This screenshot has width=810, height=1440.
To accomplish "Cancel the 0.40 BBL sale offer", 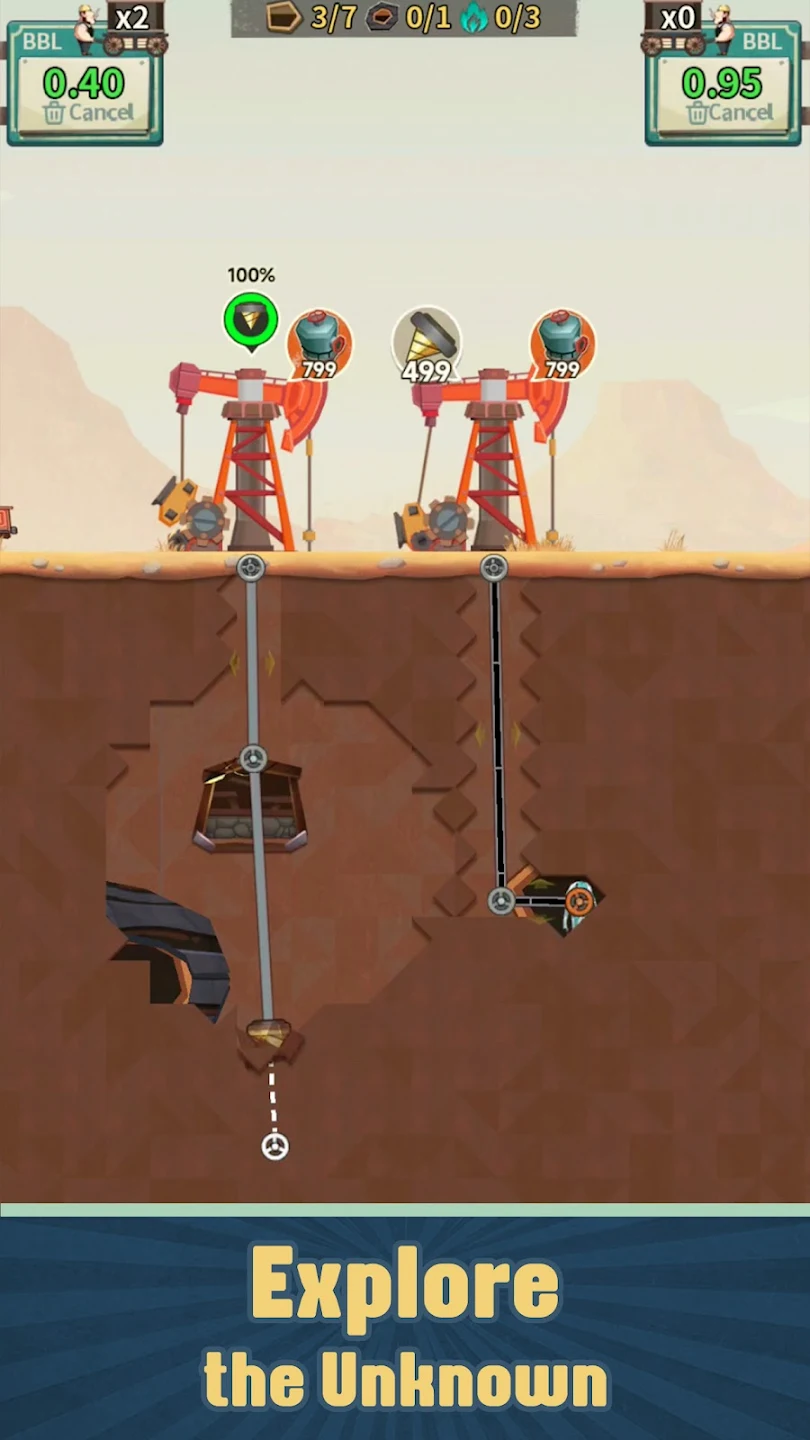I will click(x=89, y=113).
